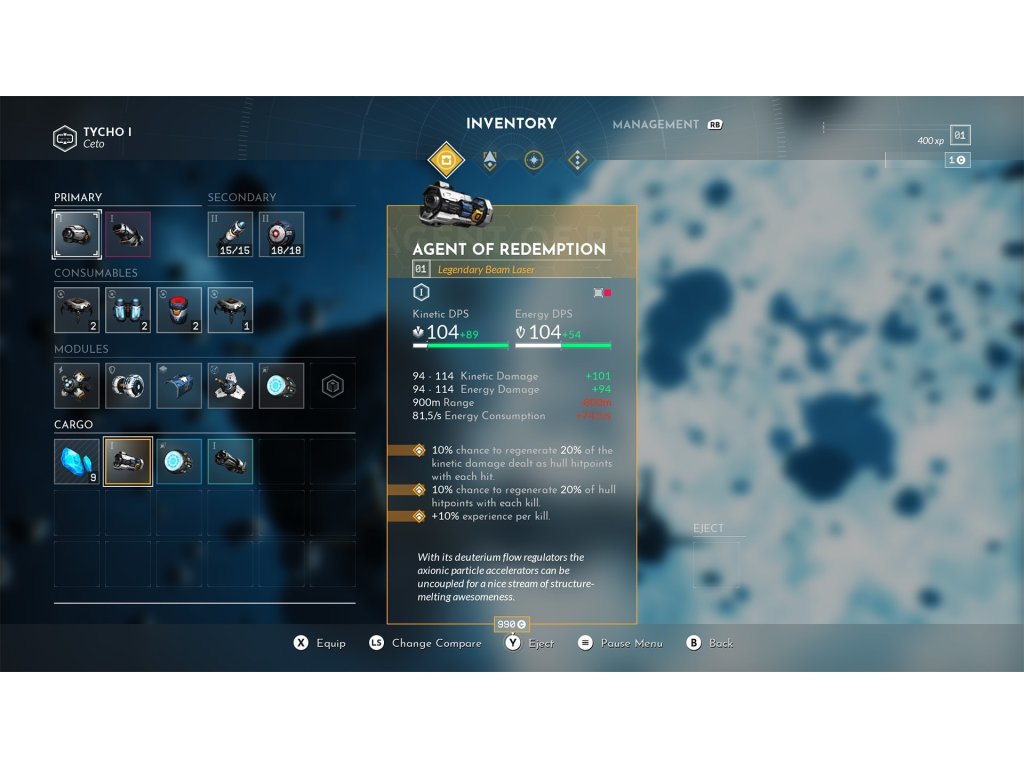Select the shield module slot

pyautogui.click(x=128, y=386)
